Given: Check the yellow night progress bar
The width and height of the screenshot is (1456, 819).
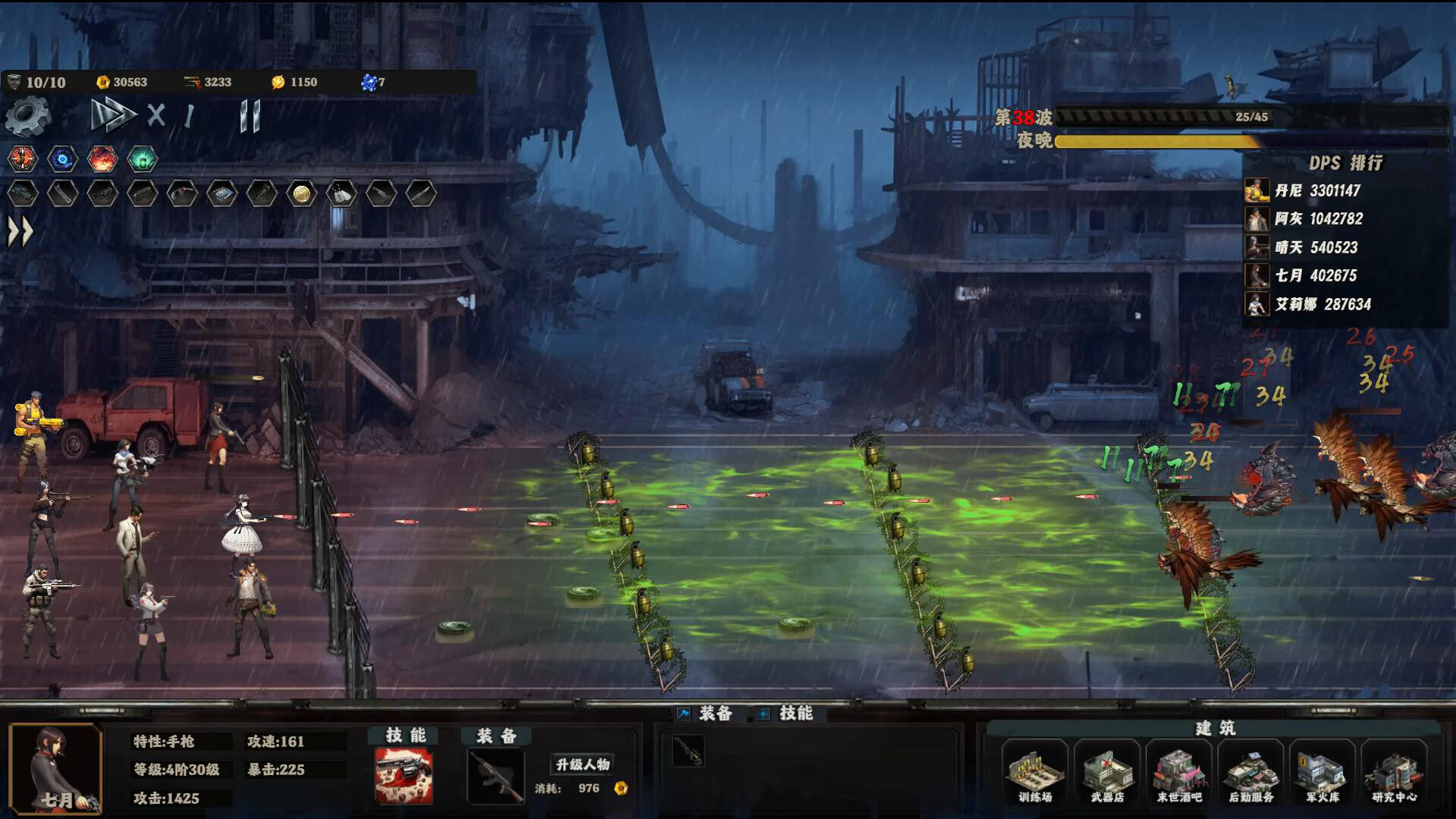Looking at the screenshot, I should (1160, 143).
